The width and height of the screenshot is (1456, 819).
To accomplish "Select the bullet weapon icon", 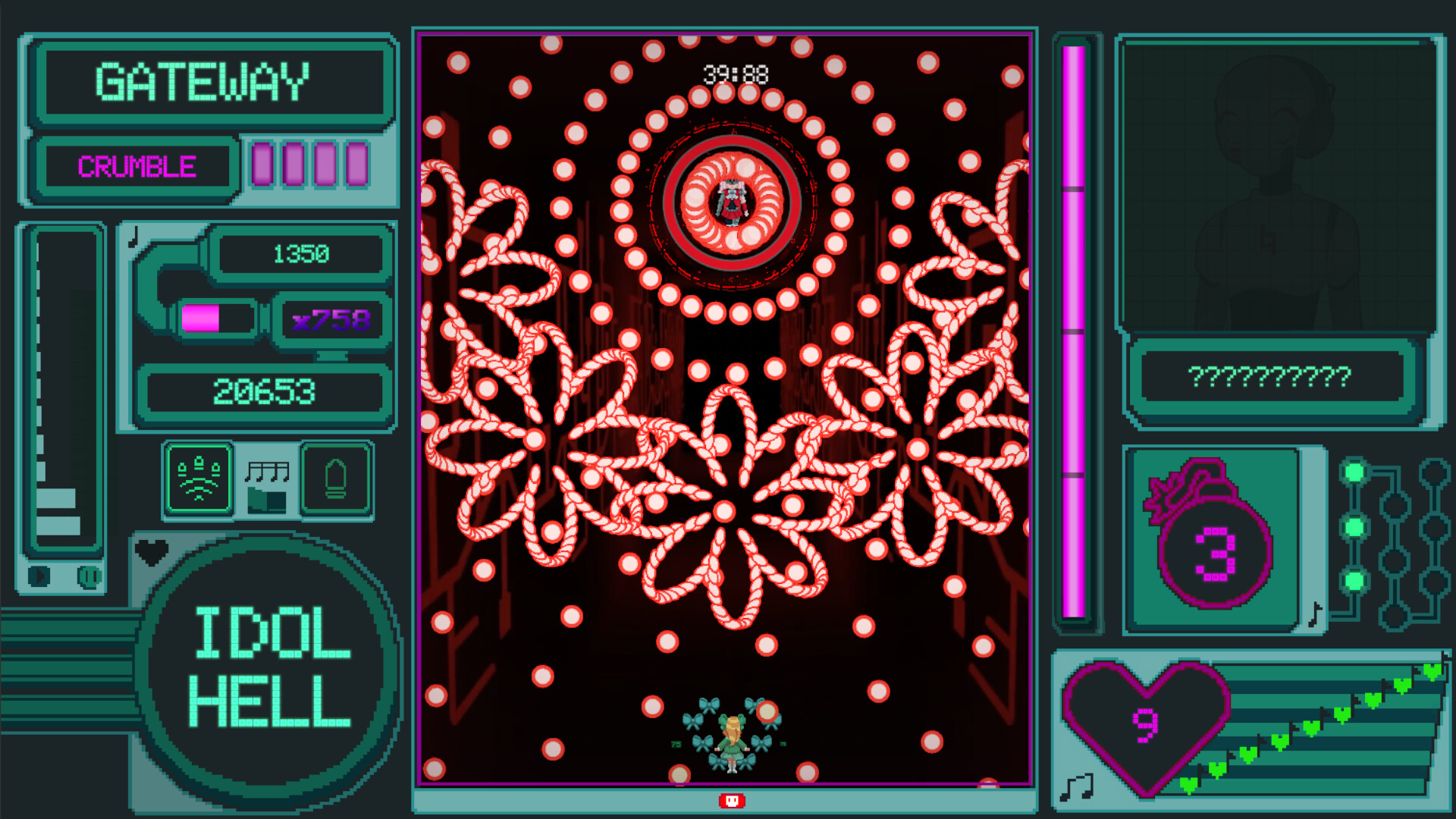I will [x=334, y=478].
